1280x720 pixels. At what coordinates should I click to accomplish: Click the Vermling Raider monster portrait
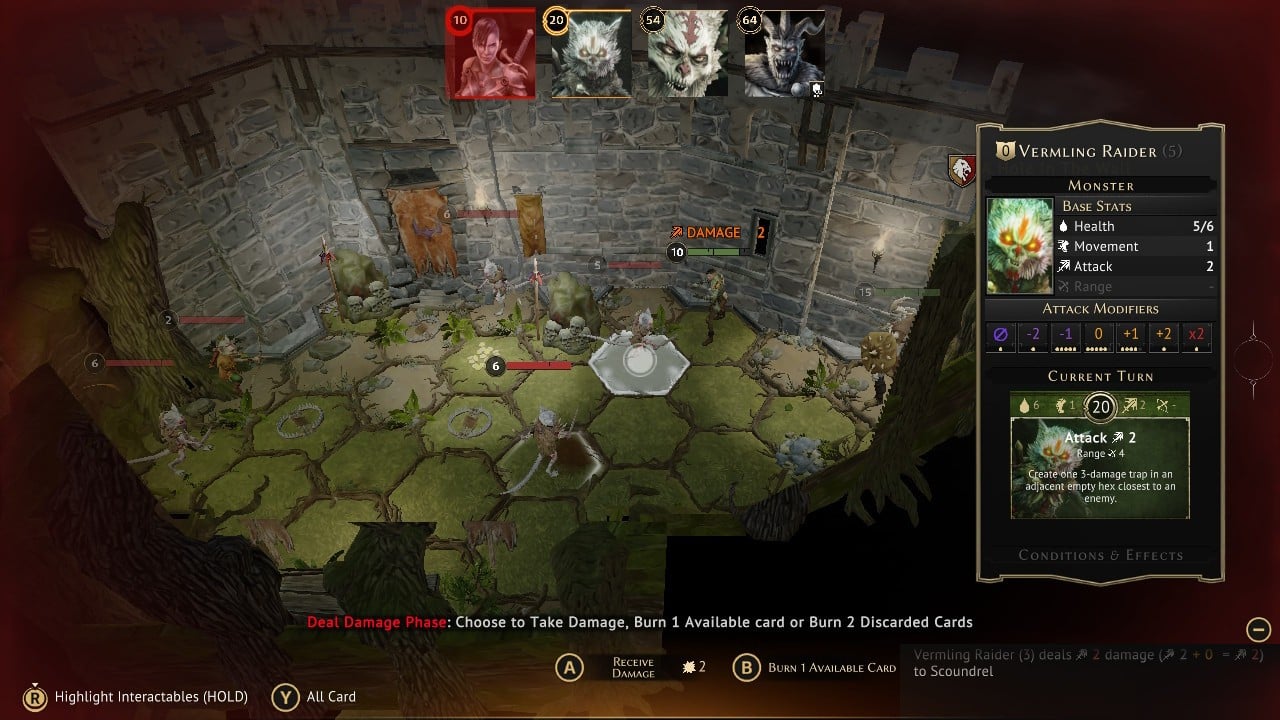[1020, 246]
